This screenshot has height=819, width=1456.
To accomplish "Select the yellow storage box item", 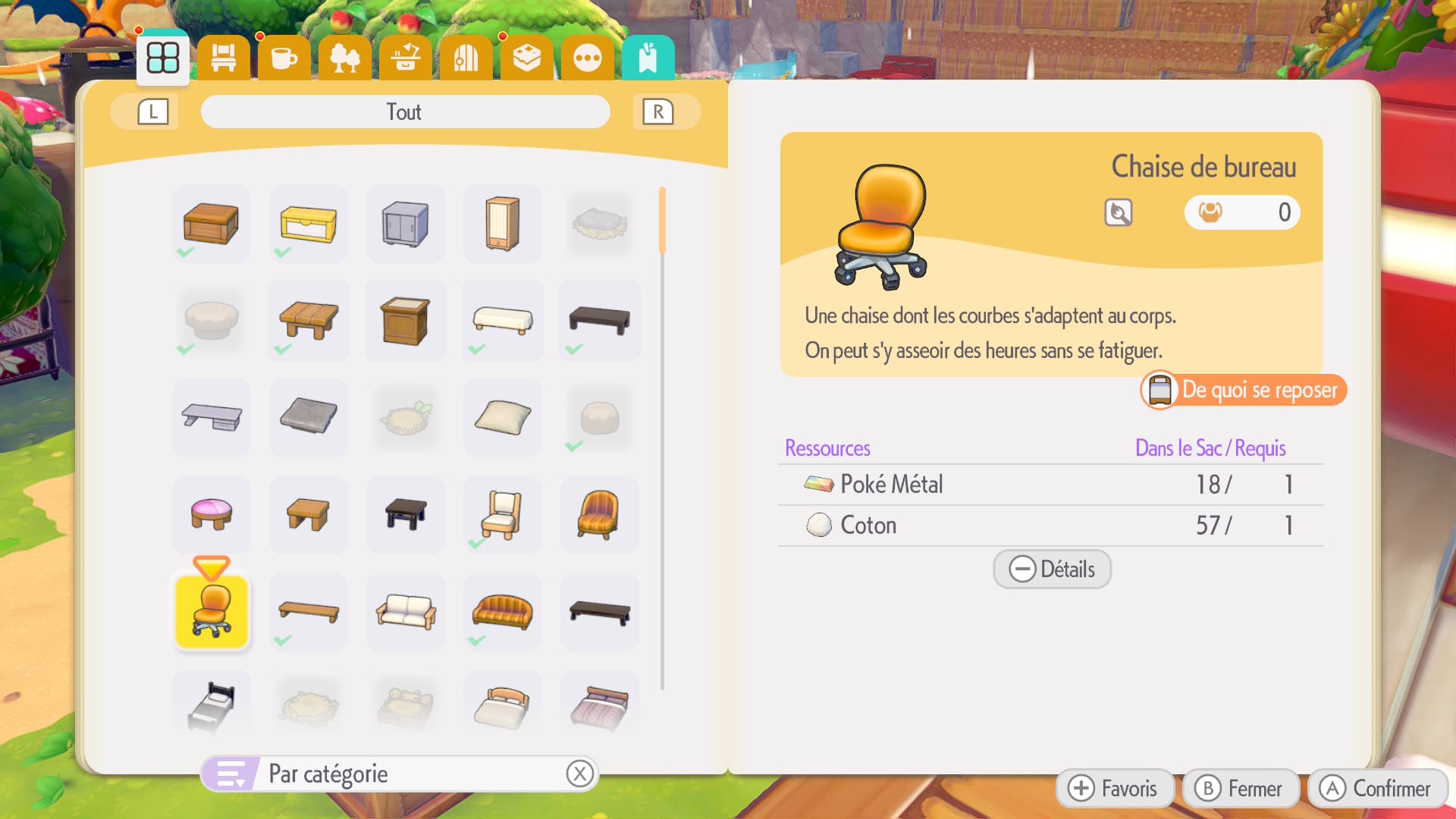I will tap(309, 224).
